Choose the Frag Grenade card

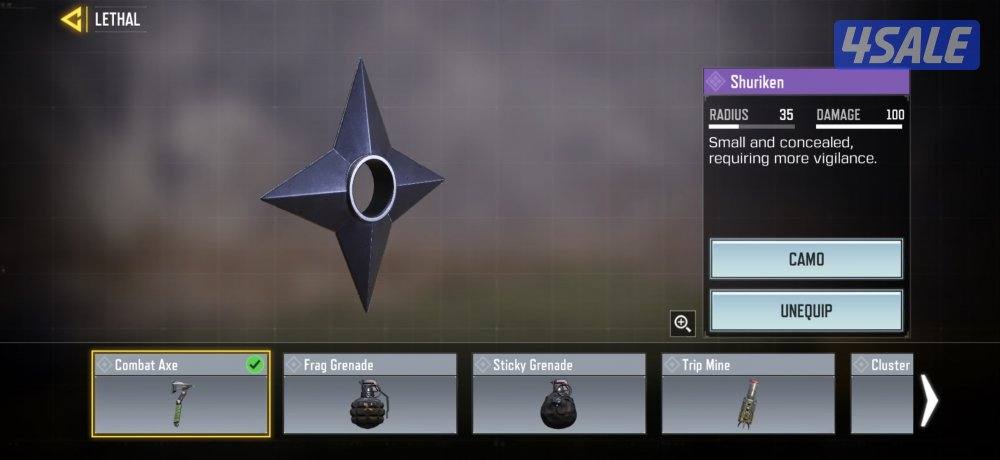point(370,394)
